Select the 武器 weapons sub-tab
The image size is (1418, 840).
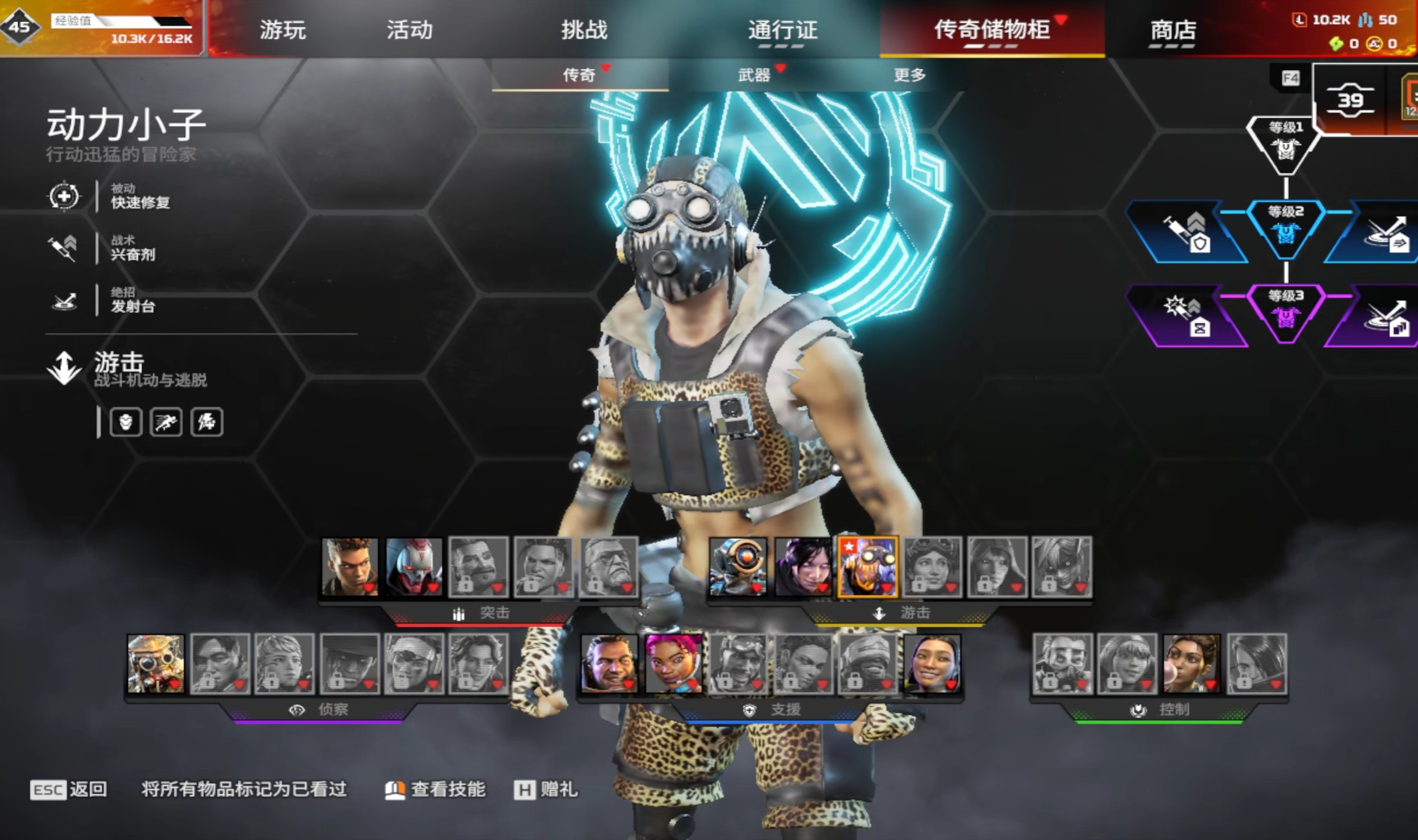point(754,75)
